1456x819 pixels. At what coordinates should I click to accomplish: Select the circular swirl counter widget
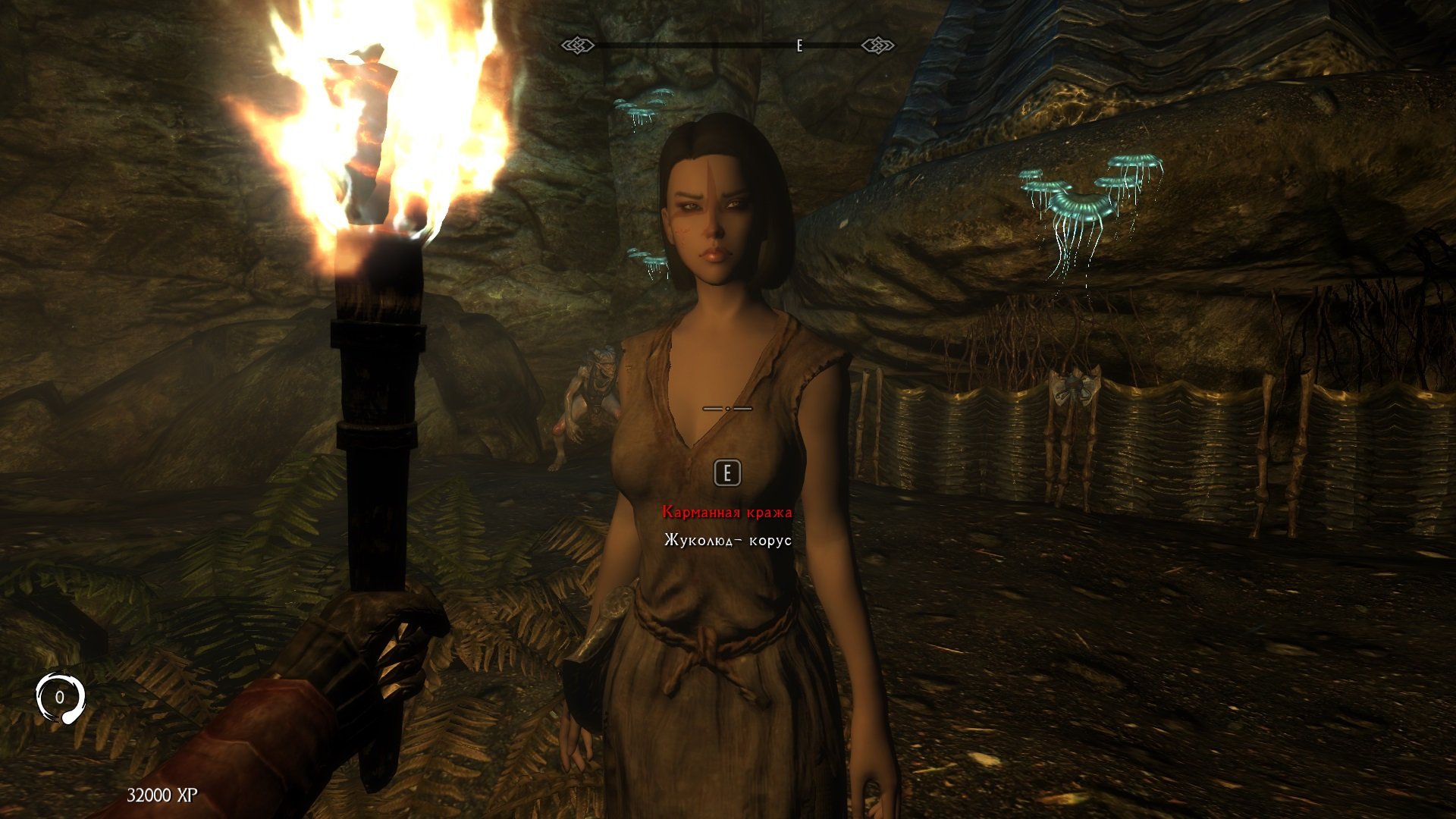coord(60,697)
